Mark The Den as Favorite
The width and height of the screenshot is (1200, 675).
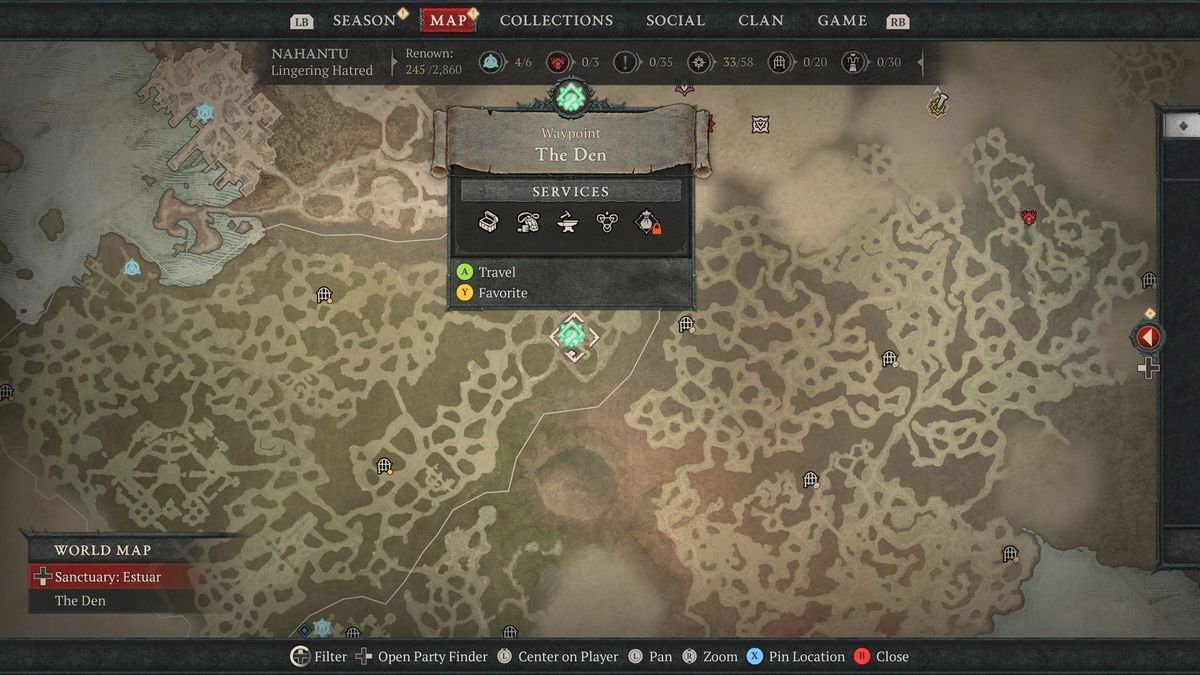(x=502, y=293)
